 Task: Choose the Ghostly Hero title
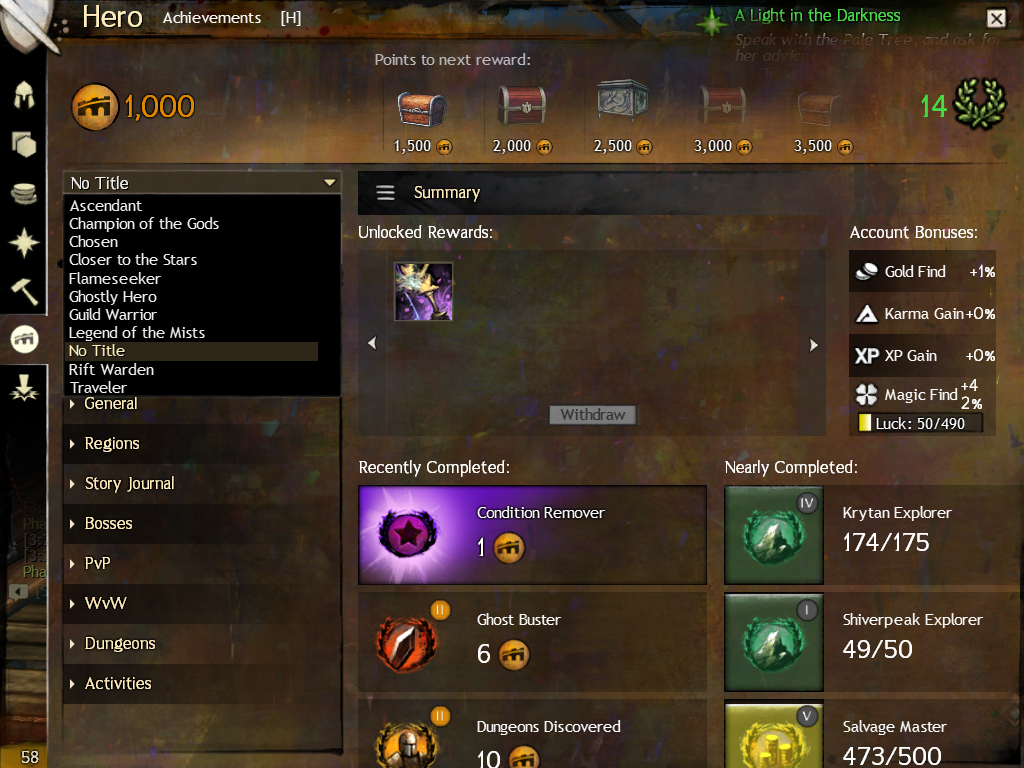click(x=113, y=297)
